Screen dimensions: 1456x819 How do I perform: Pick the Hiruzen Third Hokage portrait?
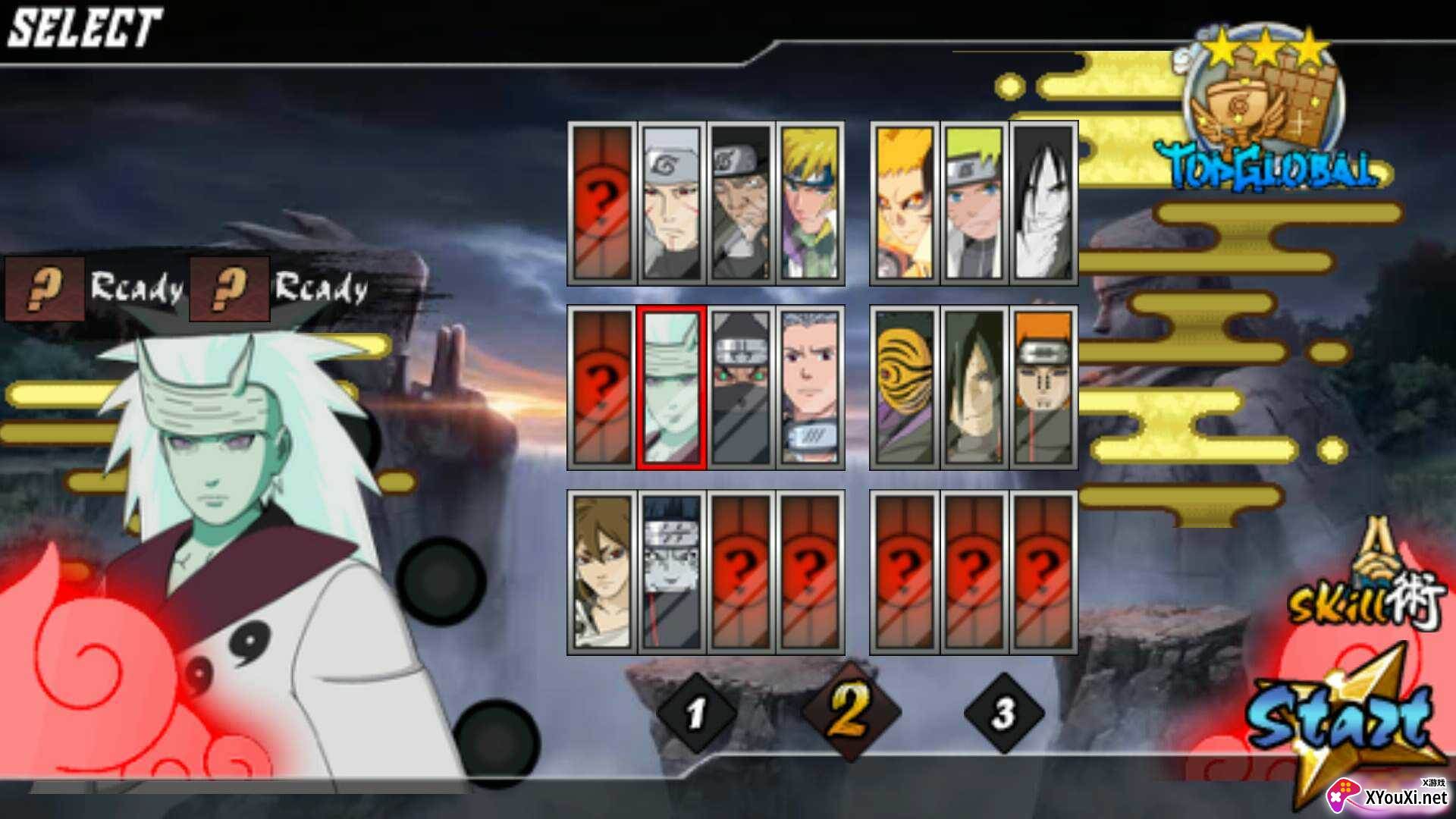740,203
